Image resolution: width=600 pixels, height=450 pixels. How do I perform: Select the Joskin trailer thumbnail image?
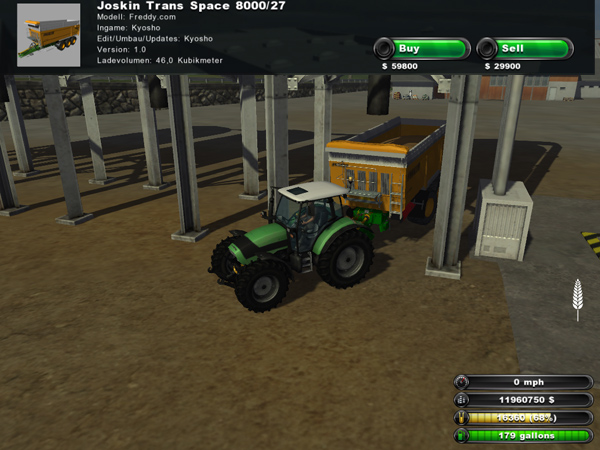(49, 36)
